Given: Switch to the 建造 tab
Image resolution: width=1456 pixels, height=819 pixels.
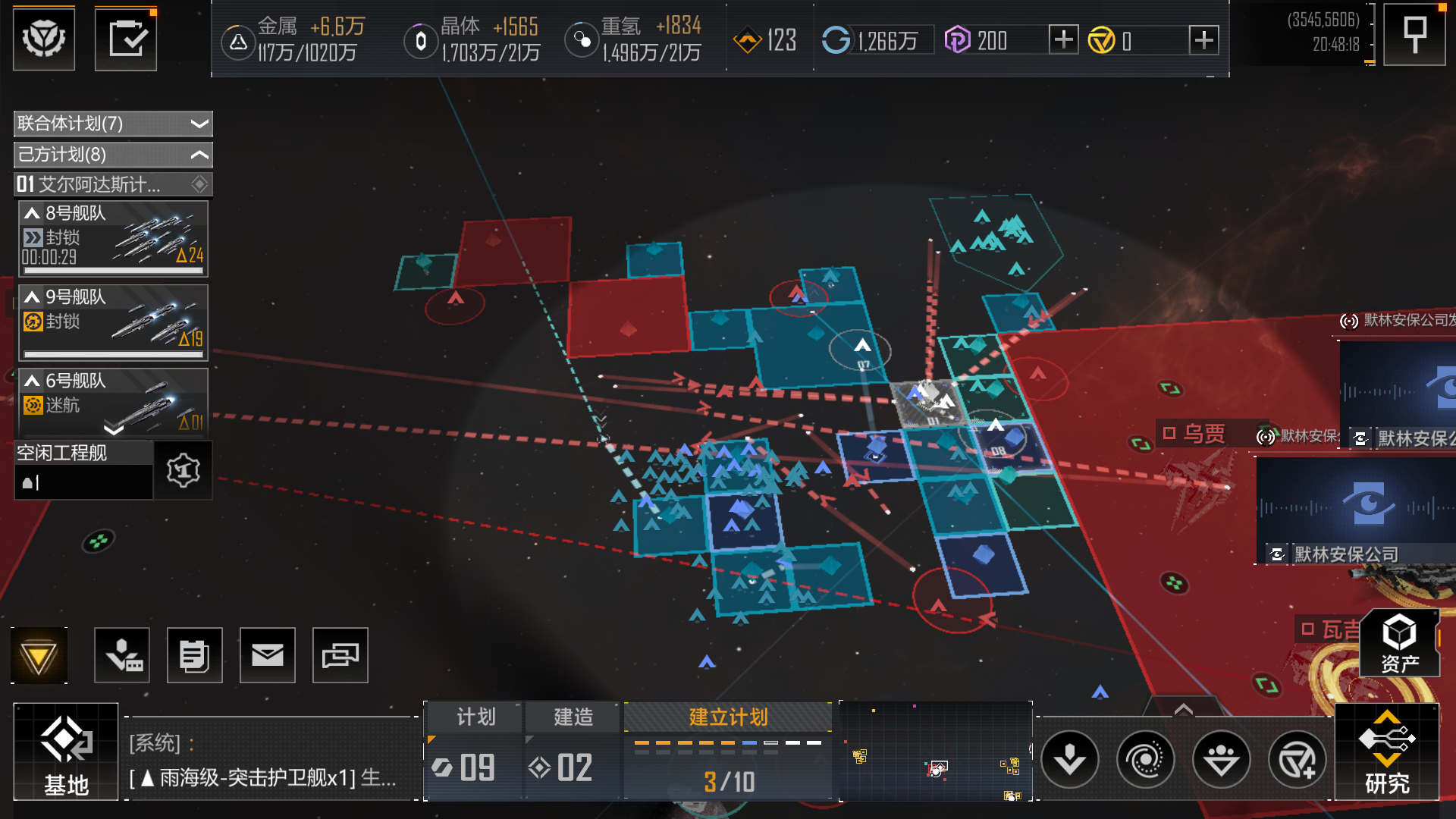Looking at the screenshot, I should [573, 717].
